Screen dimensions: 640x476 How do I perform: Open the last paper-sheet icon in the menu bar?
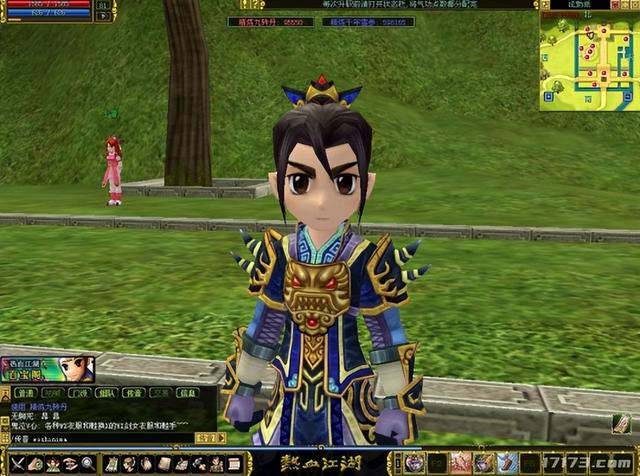tap(233, 464)
